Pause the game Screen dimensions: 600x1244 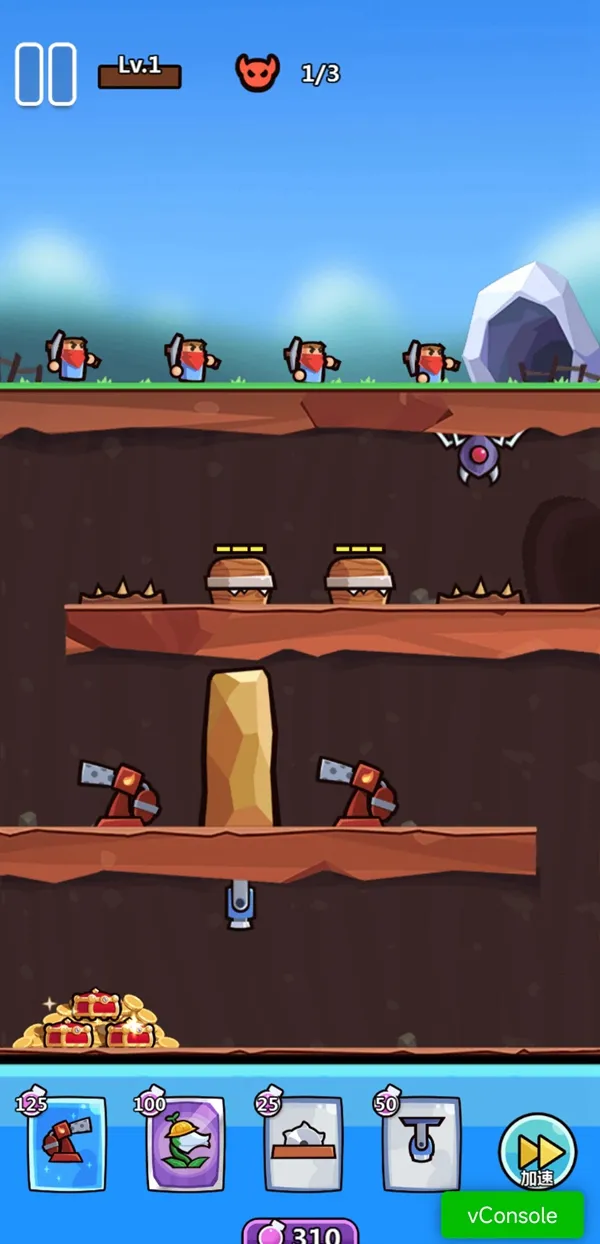pos(46,74)
